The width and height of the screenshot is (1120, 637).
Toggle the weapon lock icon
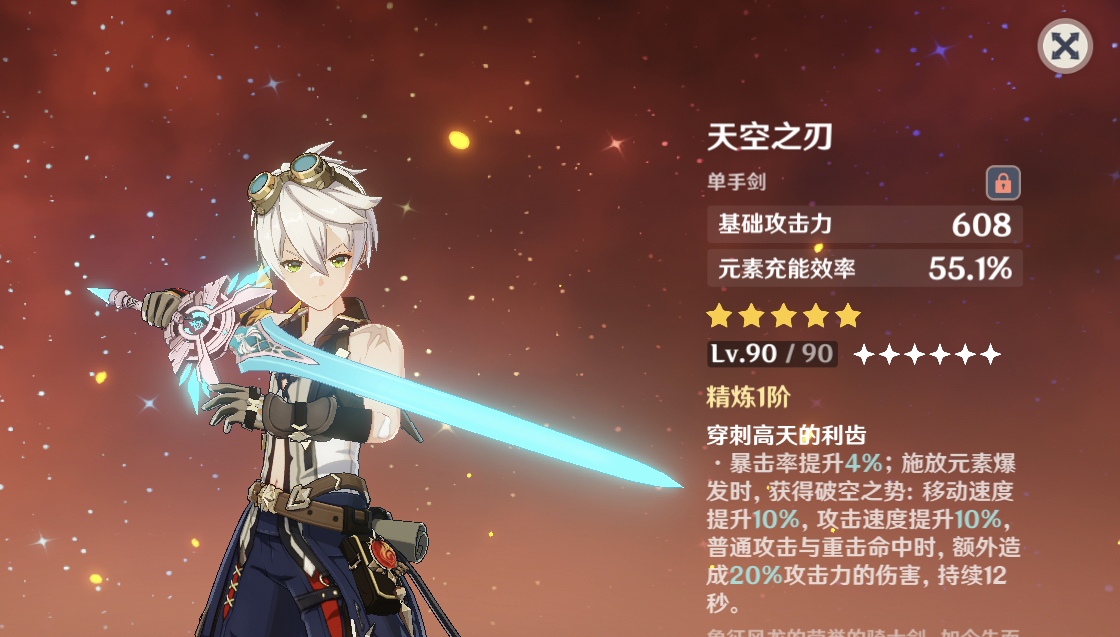coord(1003,182)
